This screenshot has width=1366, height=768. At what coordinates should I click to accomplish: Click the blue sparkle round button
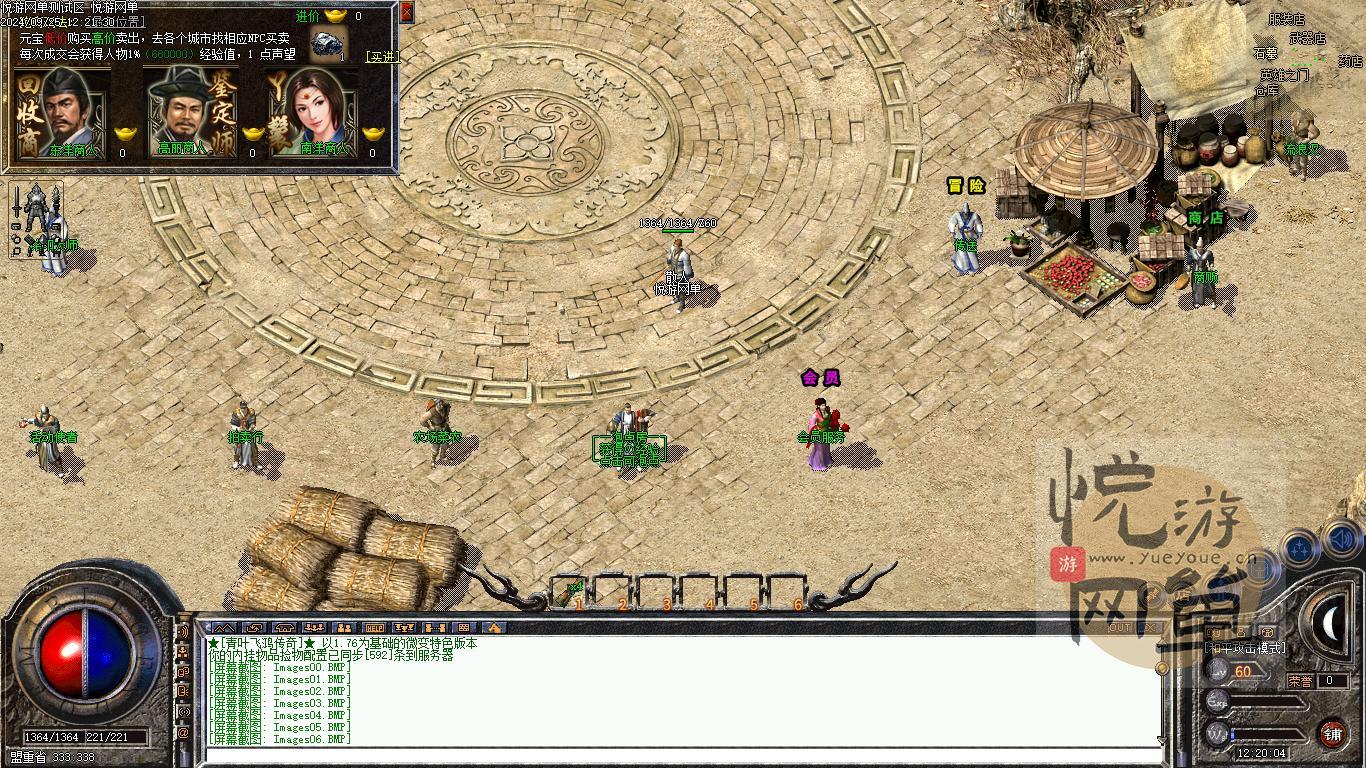tap(1301, 549)
